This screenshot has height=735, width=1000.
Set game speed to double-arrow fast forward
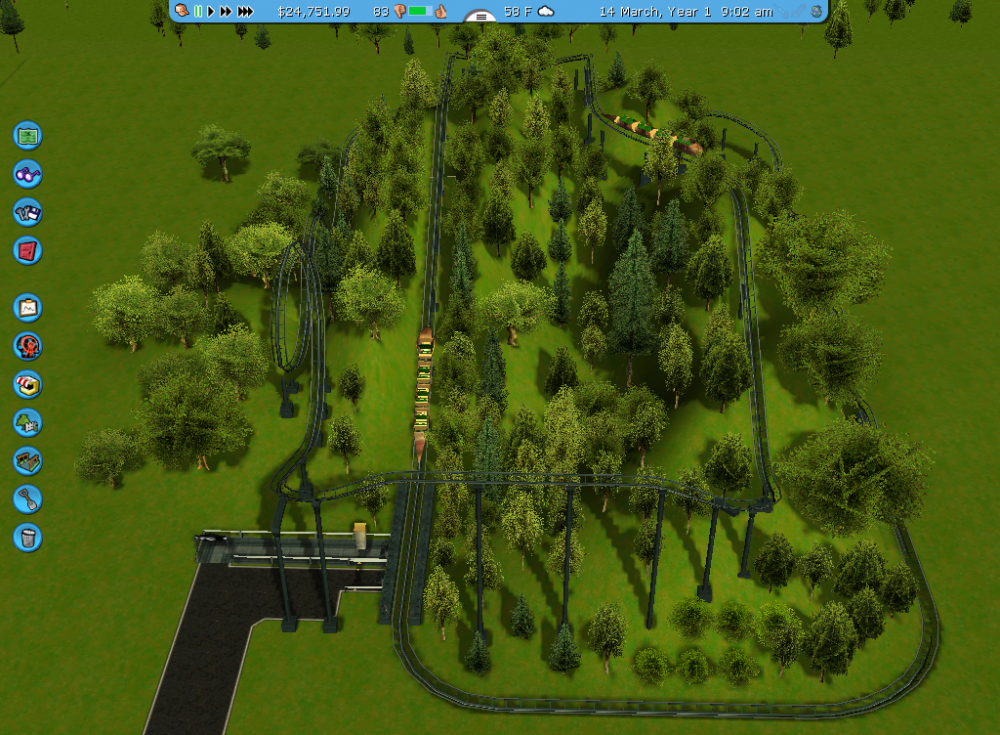pyautogui.click(x=226, y=11)
